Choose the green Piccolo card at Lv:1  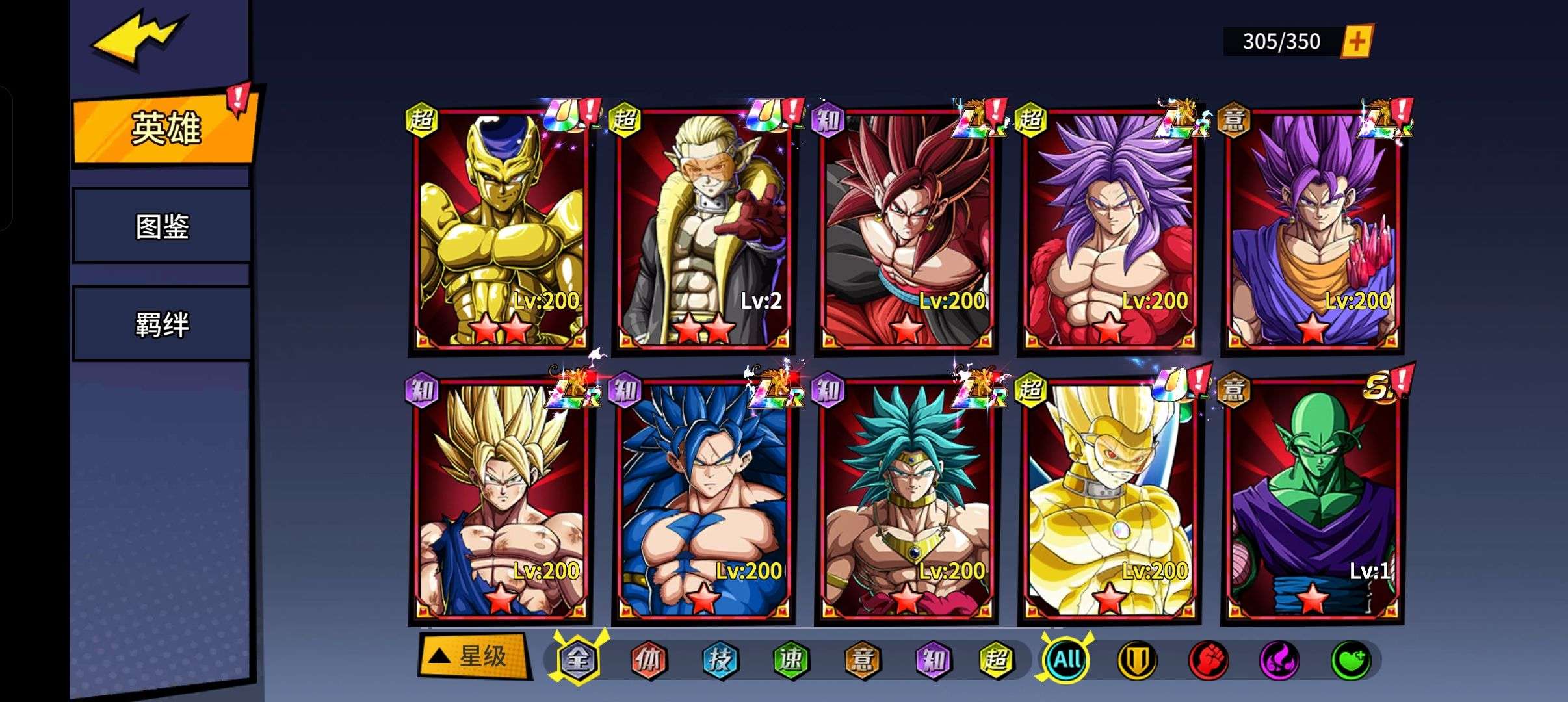1312,500
